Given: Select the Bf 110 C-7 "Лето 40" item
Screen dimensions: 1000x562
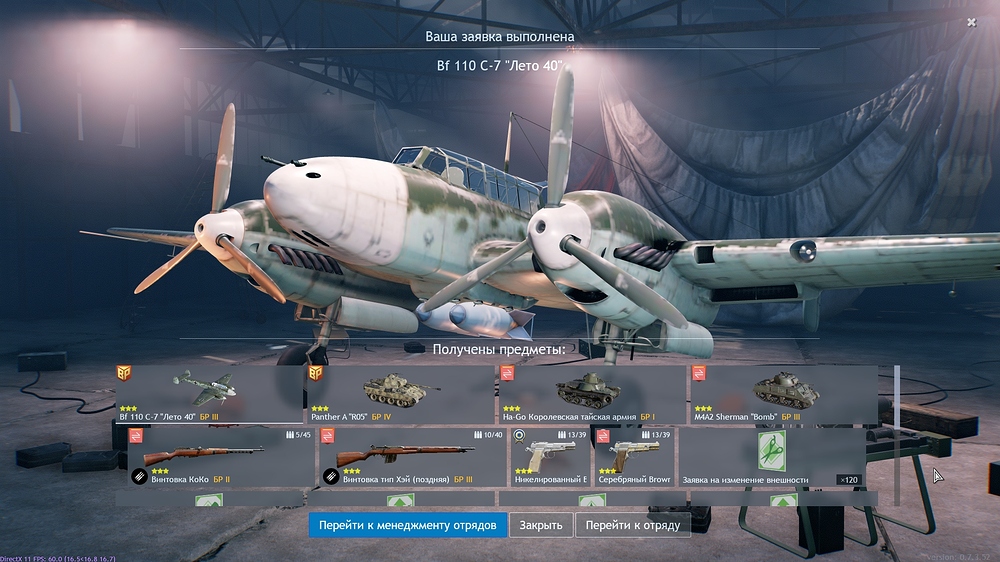Looking at the screenshot, I should tap(208, 394).
